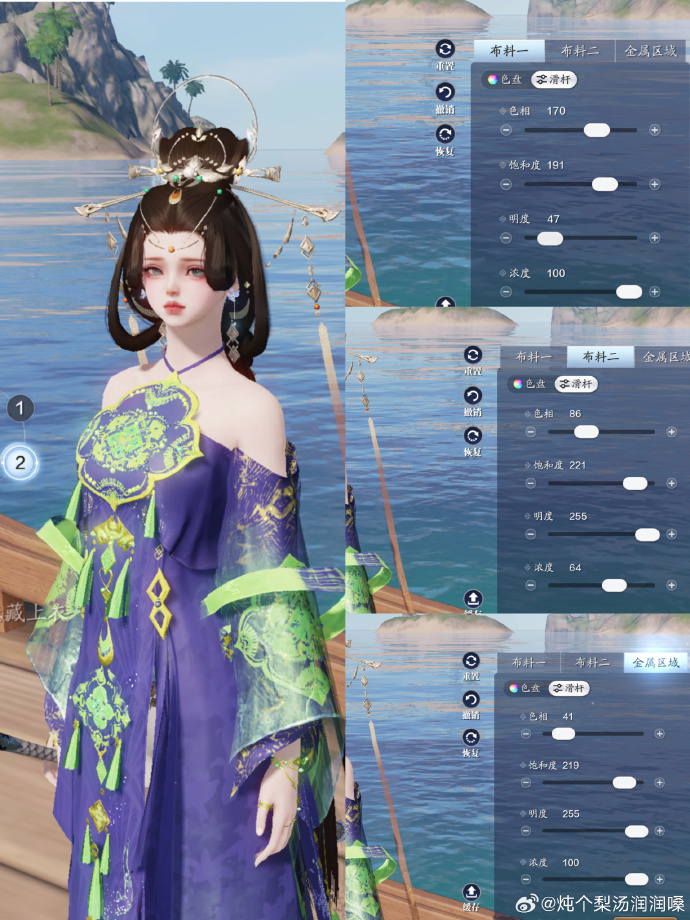Screen dimensions: 690x920
Task: Select outfit preset number 2
Action: pyautogui.click(x=21, y=462)
